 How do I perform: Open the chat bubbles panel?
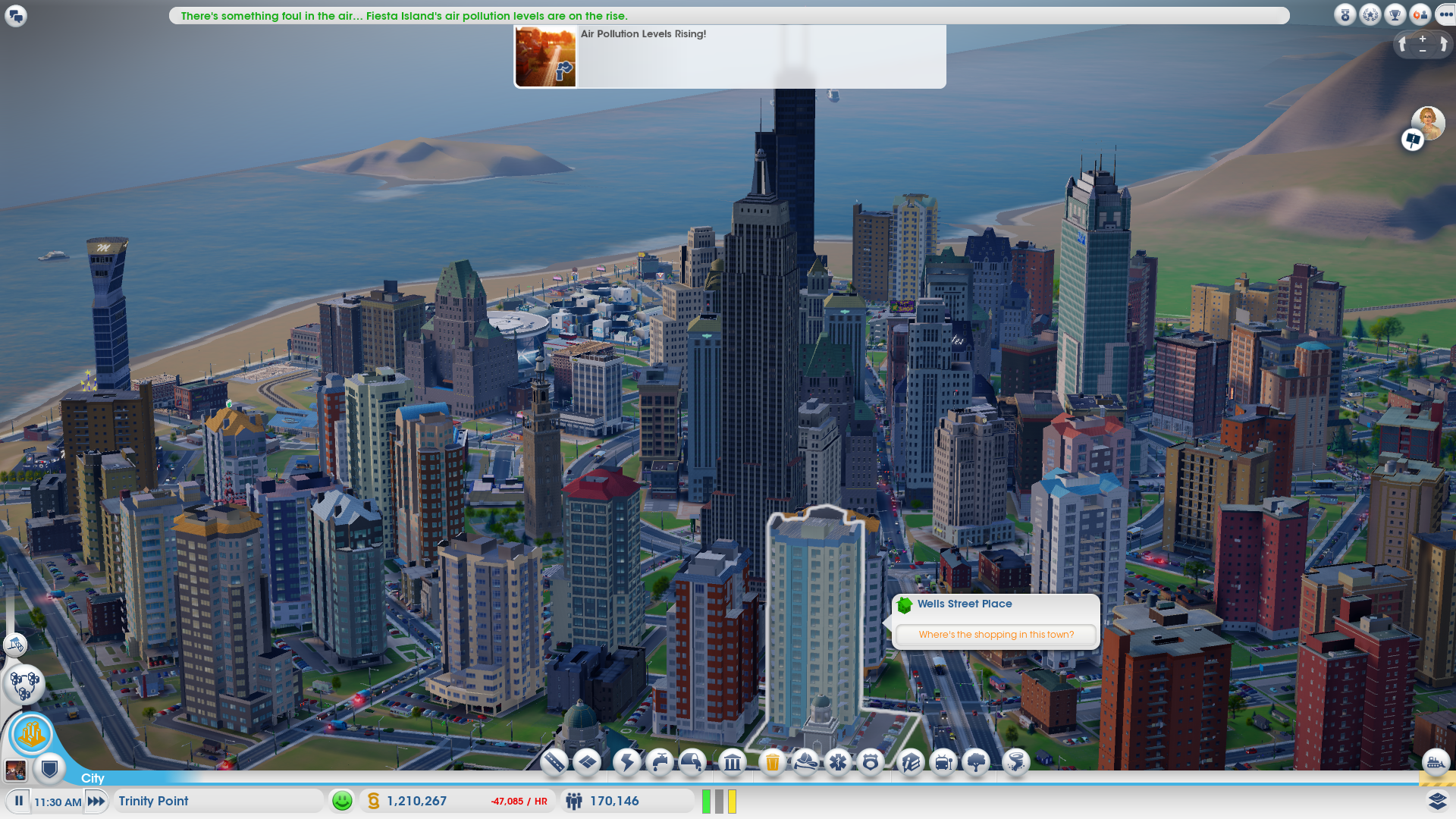15,15
